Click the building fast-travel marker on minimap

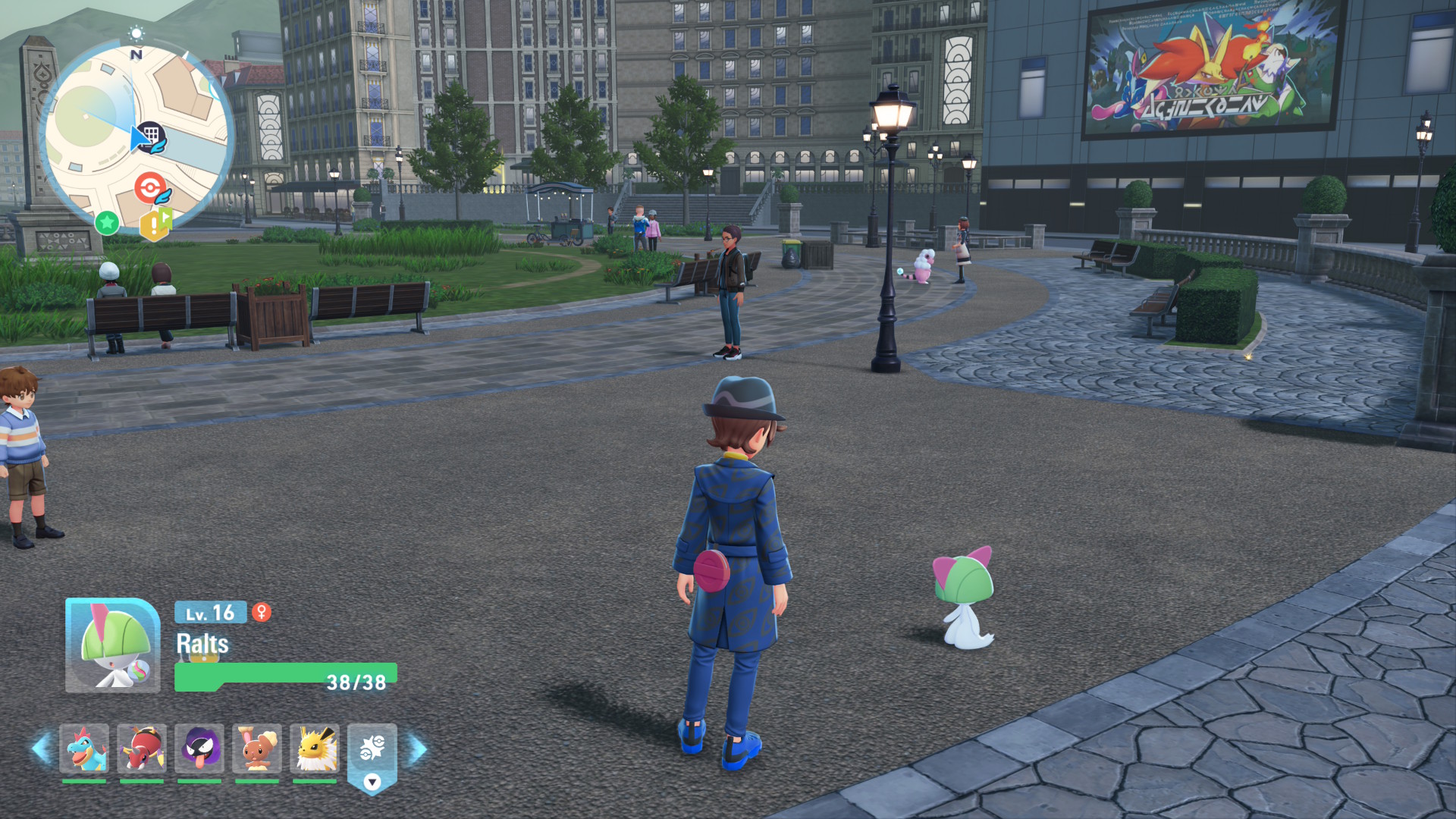point(152,136)
